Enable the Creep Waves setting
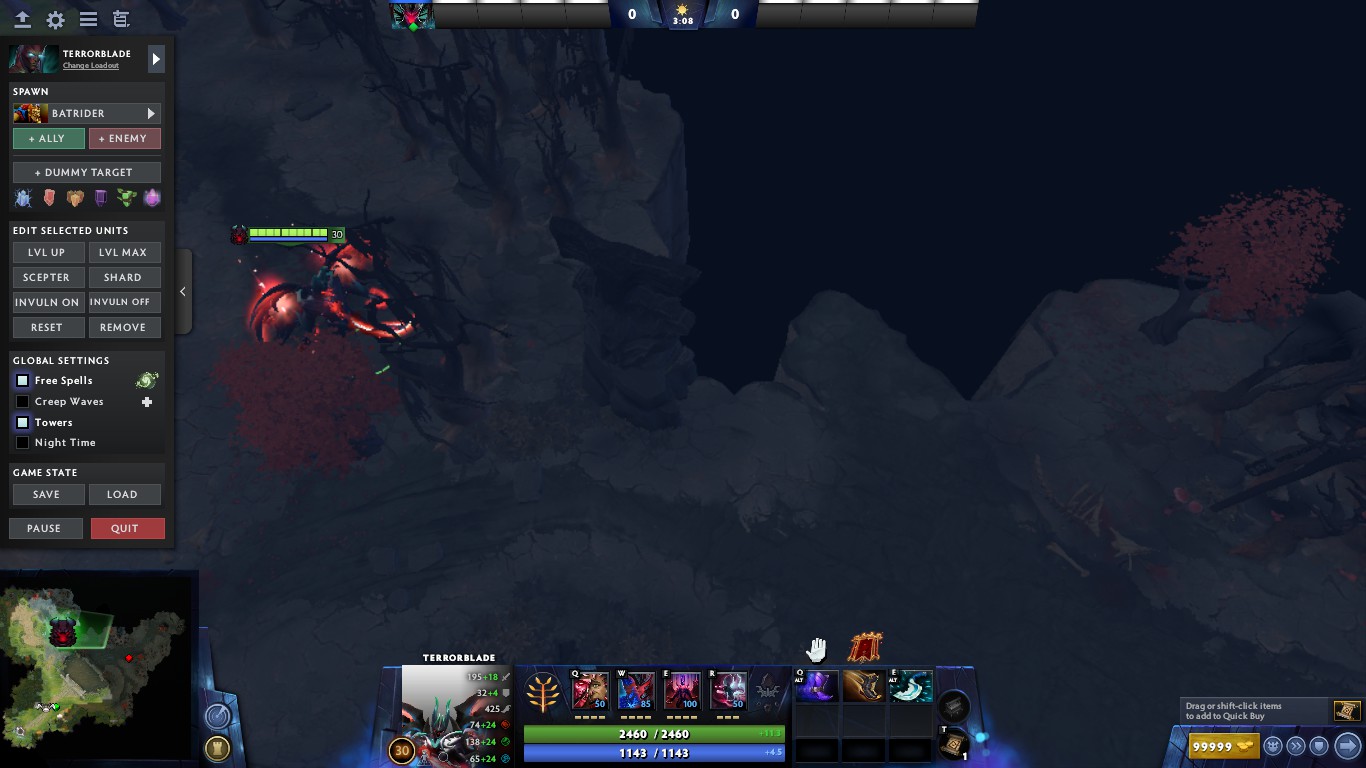Screen dimensions: 1366x768 [x=22, y=401]
